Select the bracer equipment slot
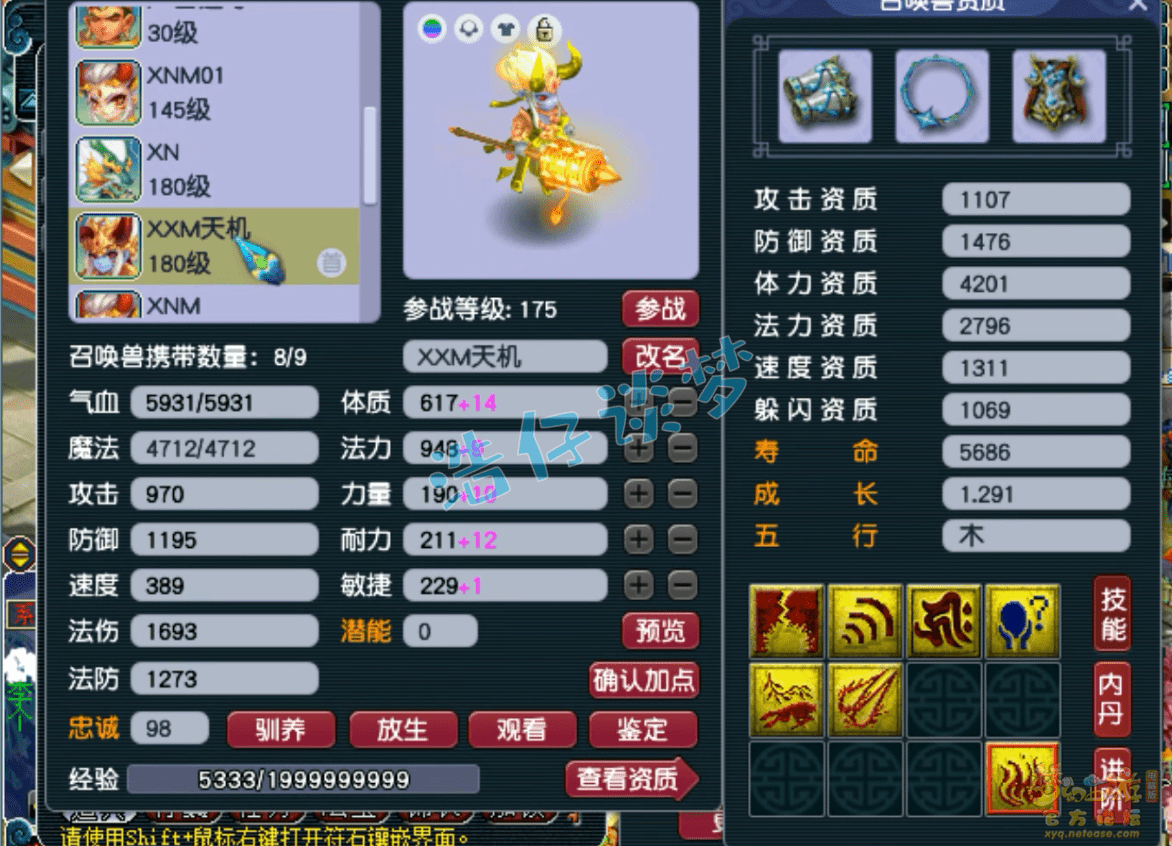The image size is (1172, 846). 826,97
